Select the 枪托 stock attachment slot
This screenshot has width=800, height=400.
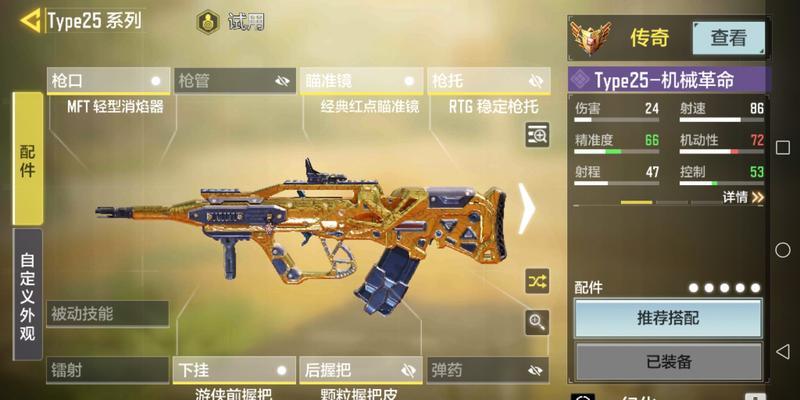tap(488, 81)
